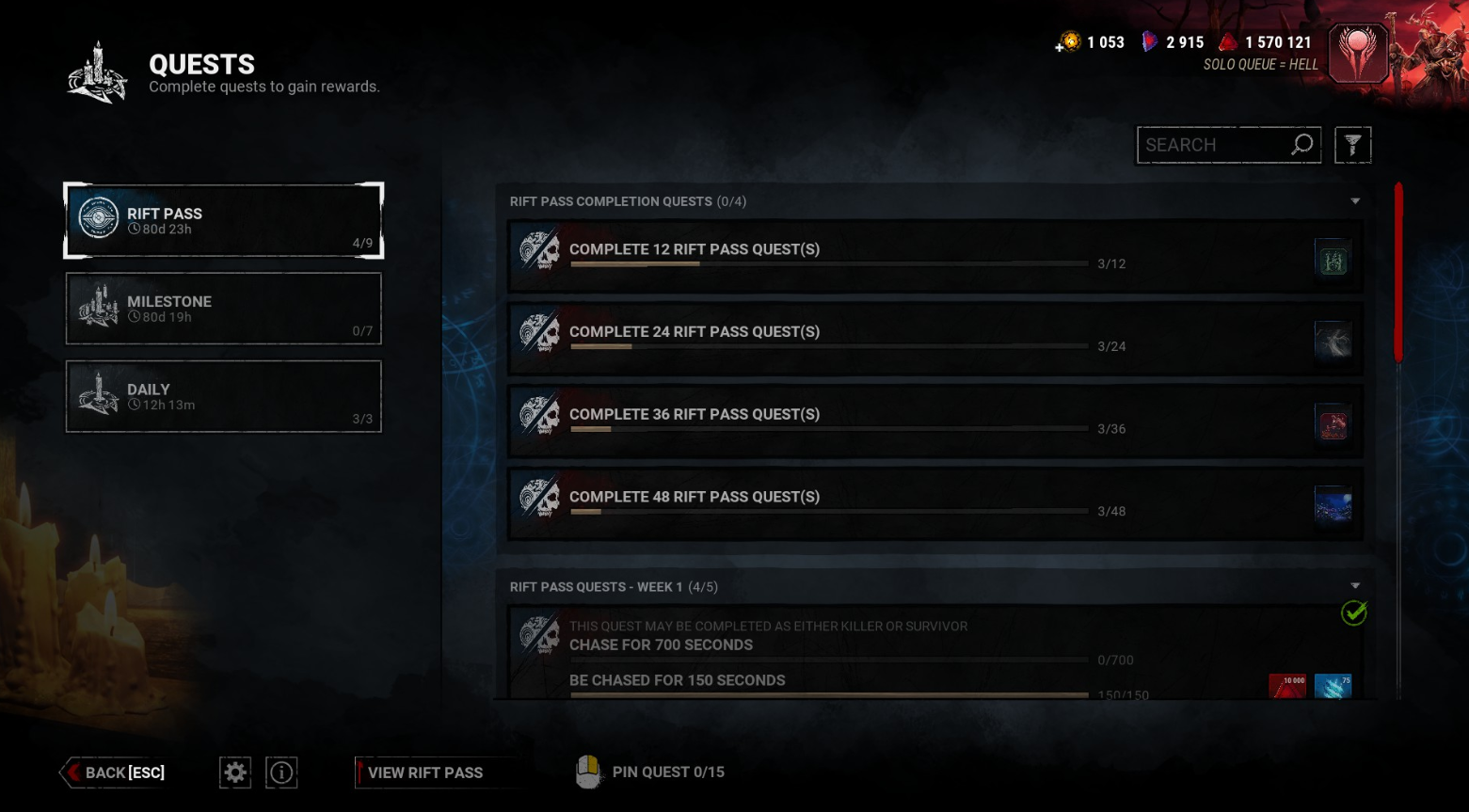Collapse the Rift Pass Completion Quests section

tap(1355, 200)
